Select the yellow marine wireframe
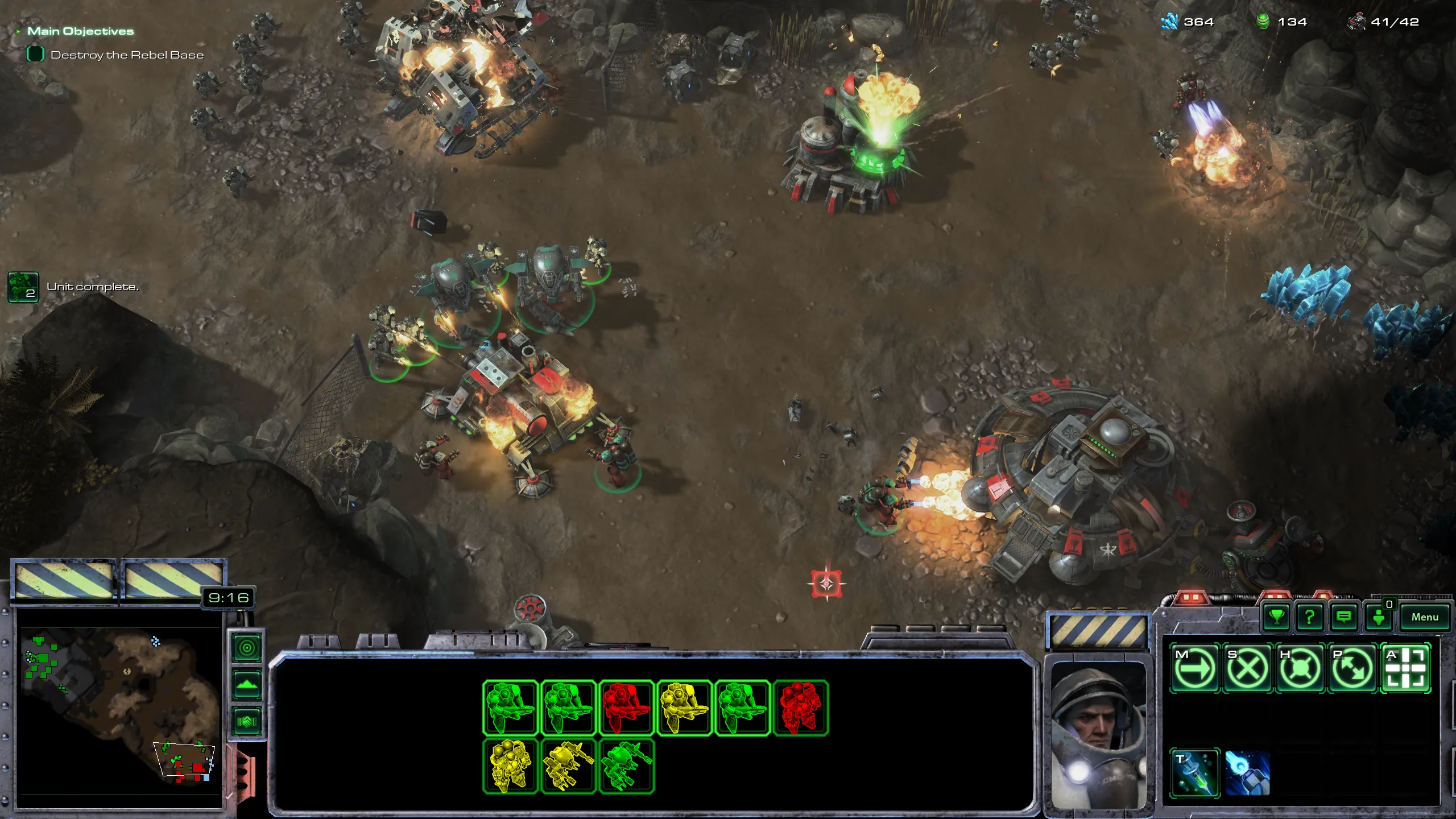Viewport: 1456px width, 819px height. 684,708
